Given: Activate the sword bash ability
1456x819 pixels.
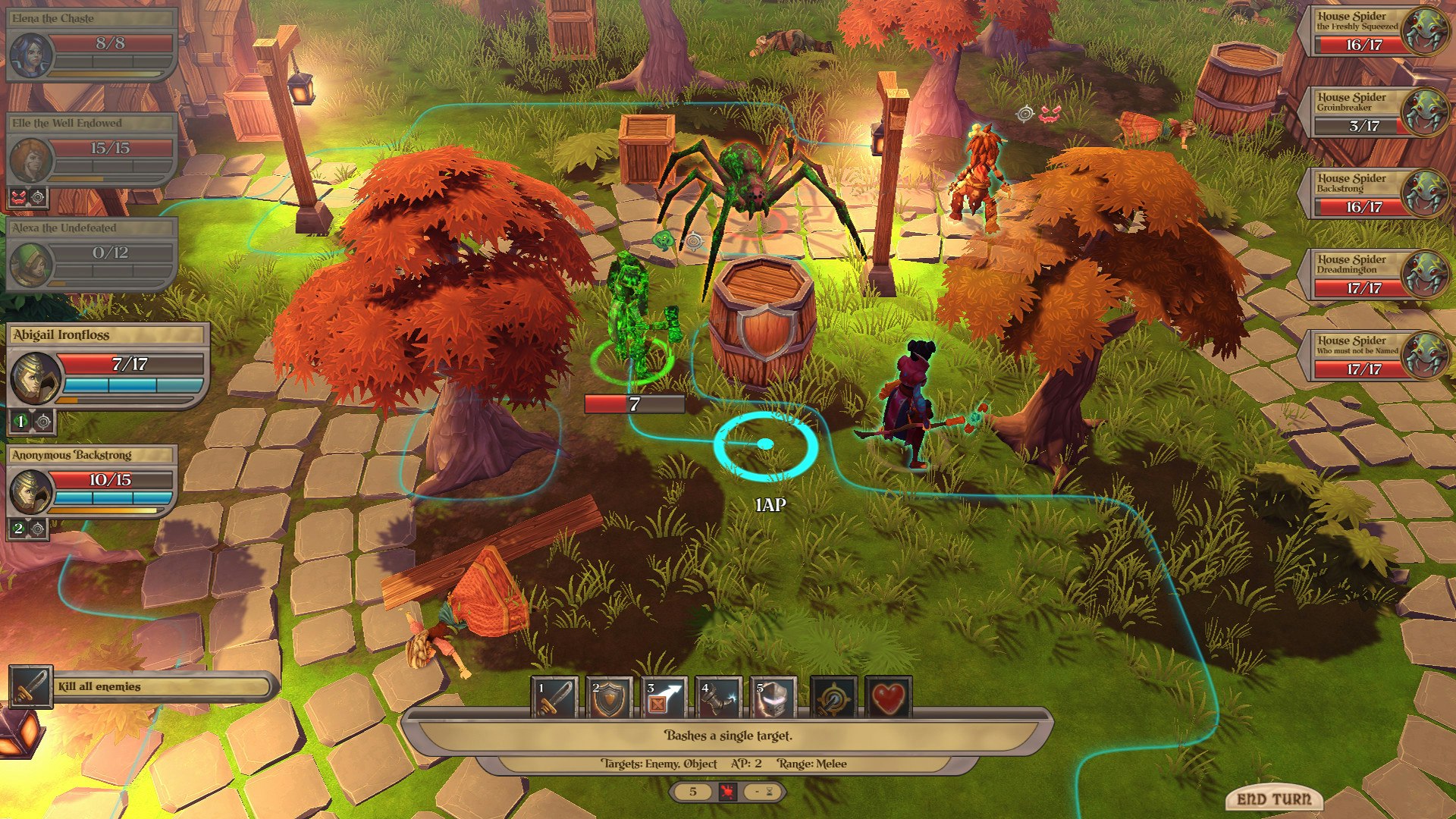Looking at the screenshot, I should 555,698.
